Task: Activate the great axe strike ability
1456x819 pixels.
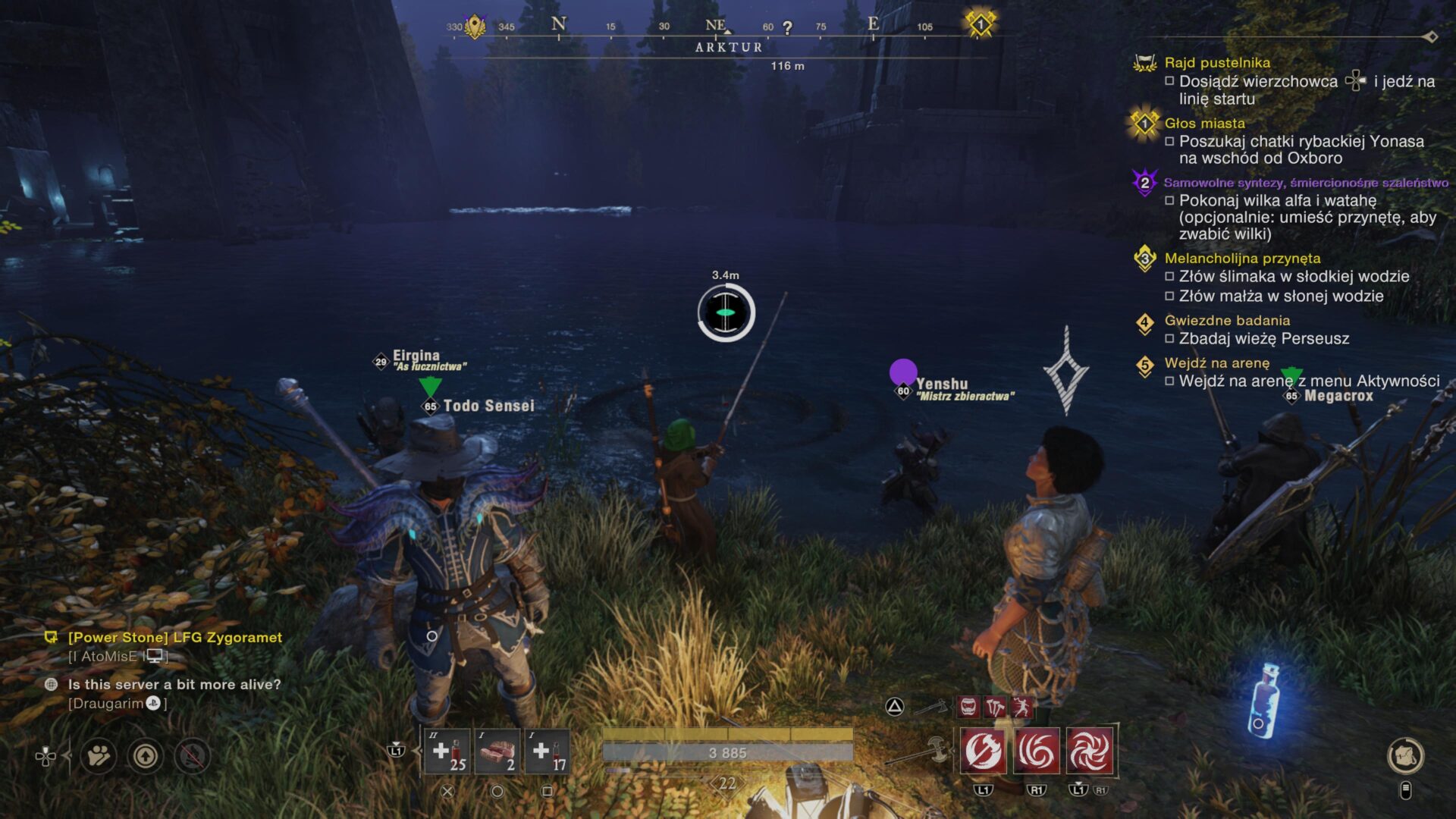Action: [x=984, y=752]
